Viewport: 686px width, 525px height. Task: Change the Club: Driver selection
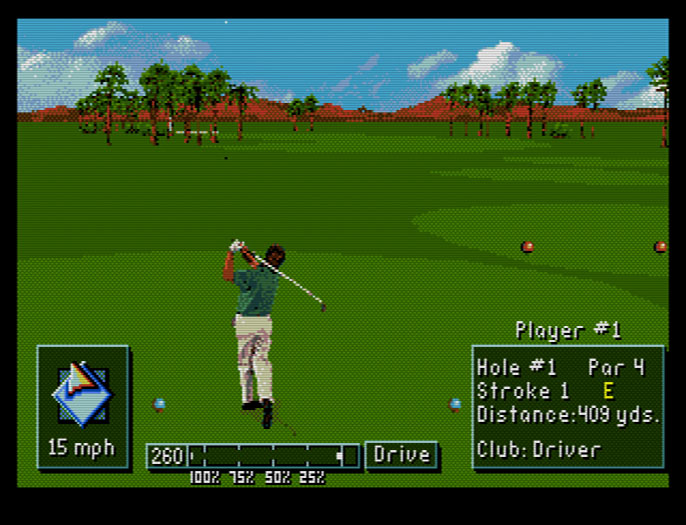(539, 449)
